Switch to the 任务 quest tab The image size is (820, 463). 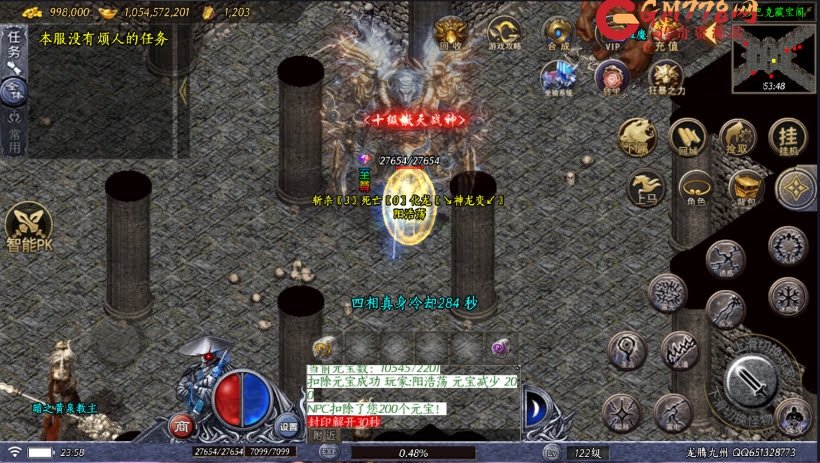pyautogui.click(x=14, y=45)
